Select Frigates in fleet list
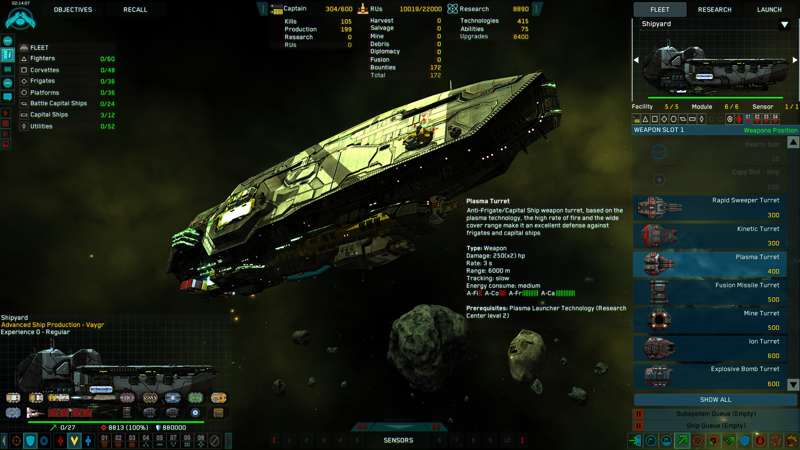The width and height of the screenshot is (800, 450). pos(43,81)
